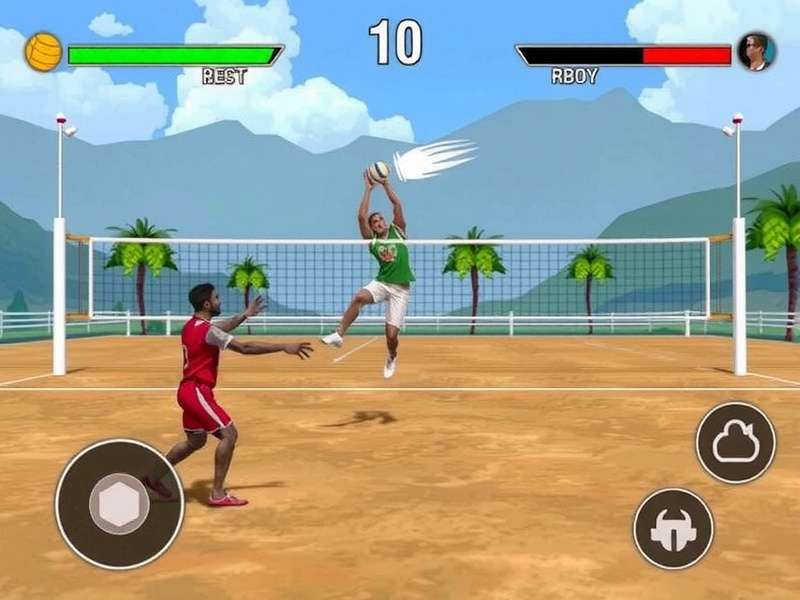800x600 pixels.
Task: Select the opponent's avatar portrait
Action: click(756, 52)
